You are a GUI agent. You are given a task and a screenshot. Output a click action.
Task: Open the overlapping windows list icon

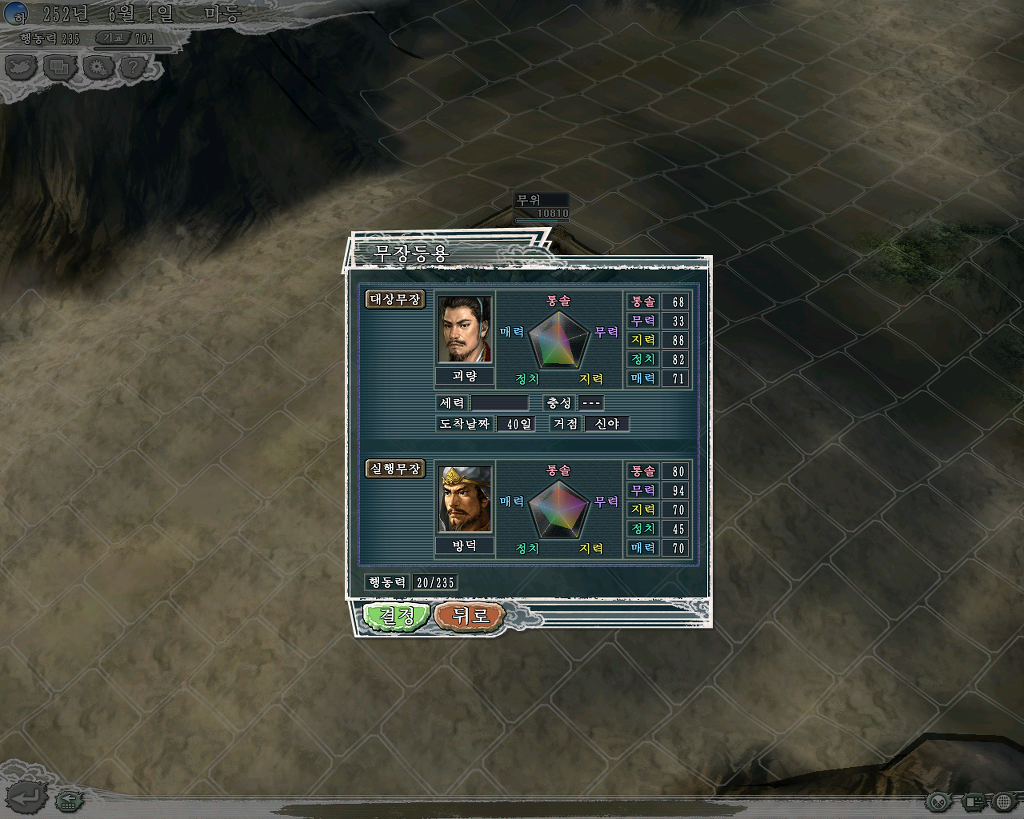[x=59, y=67]
